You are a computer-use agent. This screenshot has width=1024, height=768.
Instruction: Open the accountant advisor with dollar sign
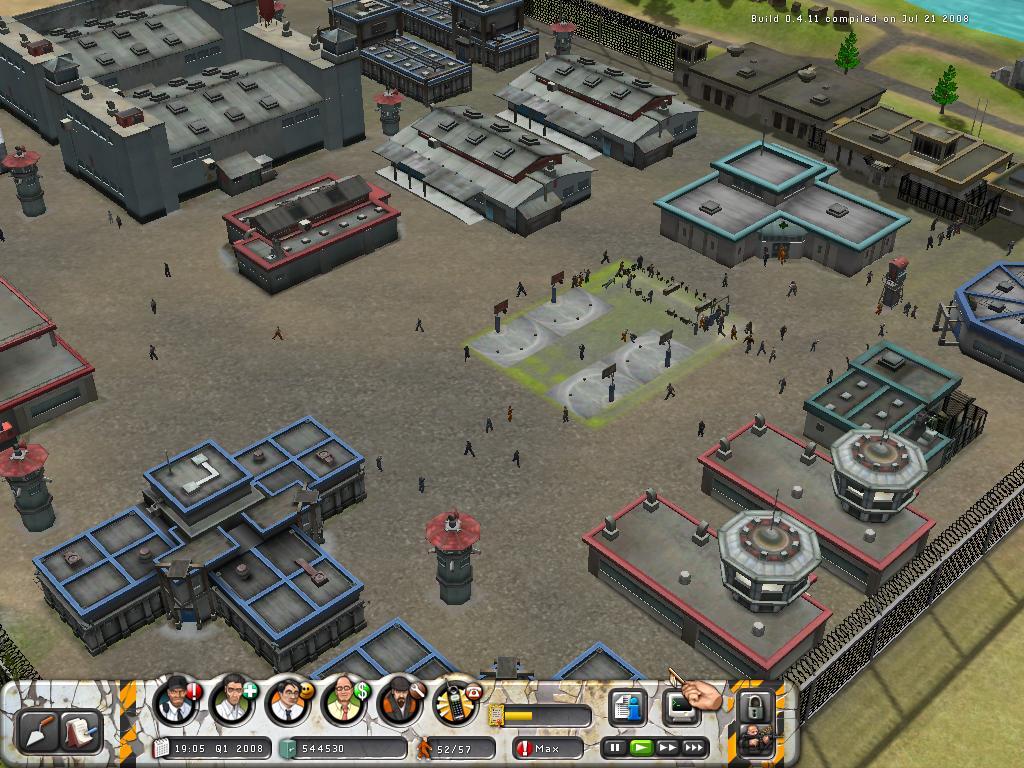(x=344, y=700)
